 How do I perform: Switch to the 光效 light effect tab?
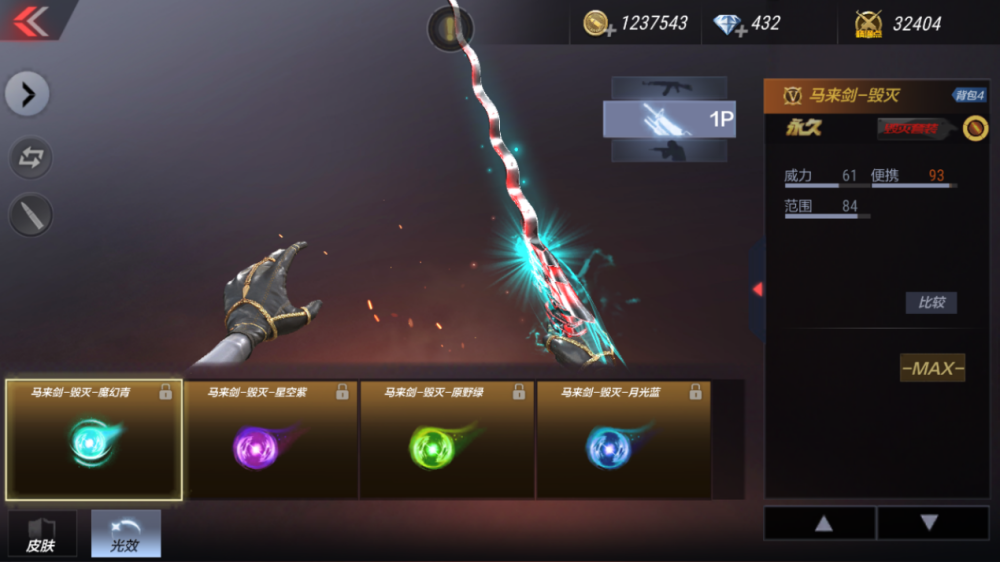[126, 534]
